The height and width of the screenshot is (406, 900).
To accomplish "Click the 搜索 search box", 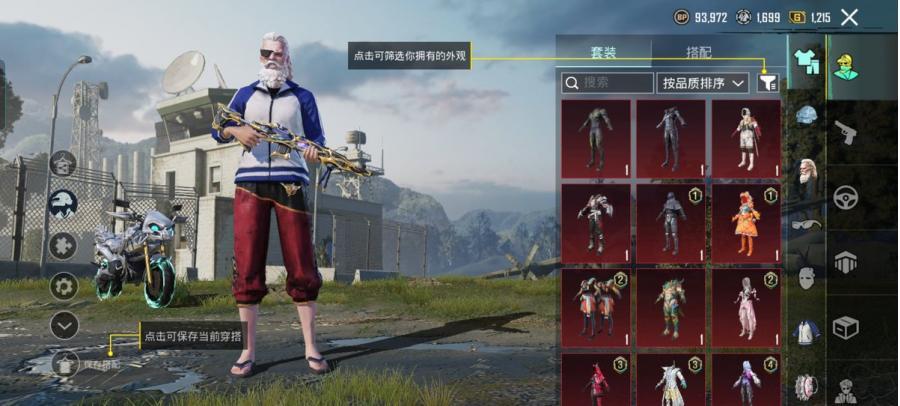I will tap(606, 83).
